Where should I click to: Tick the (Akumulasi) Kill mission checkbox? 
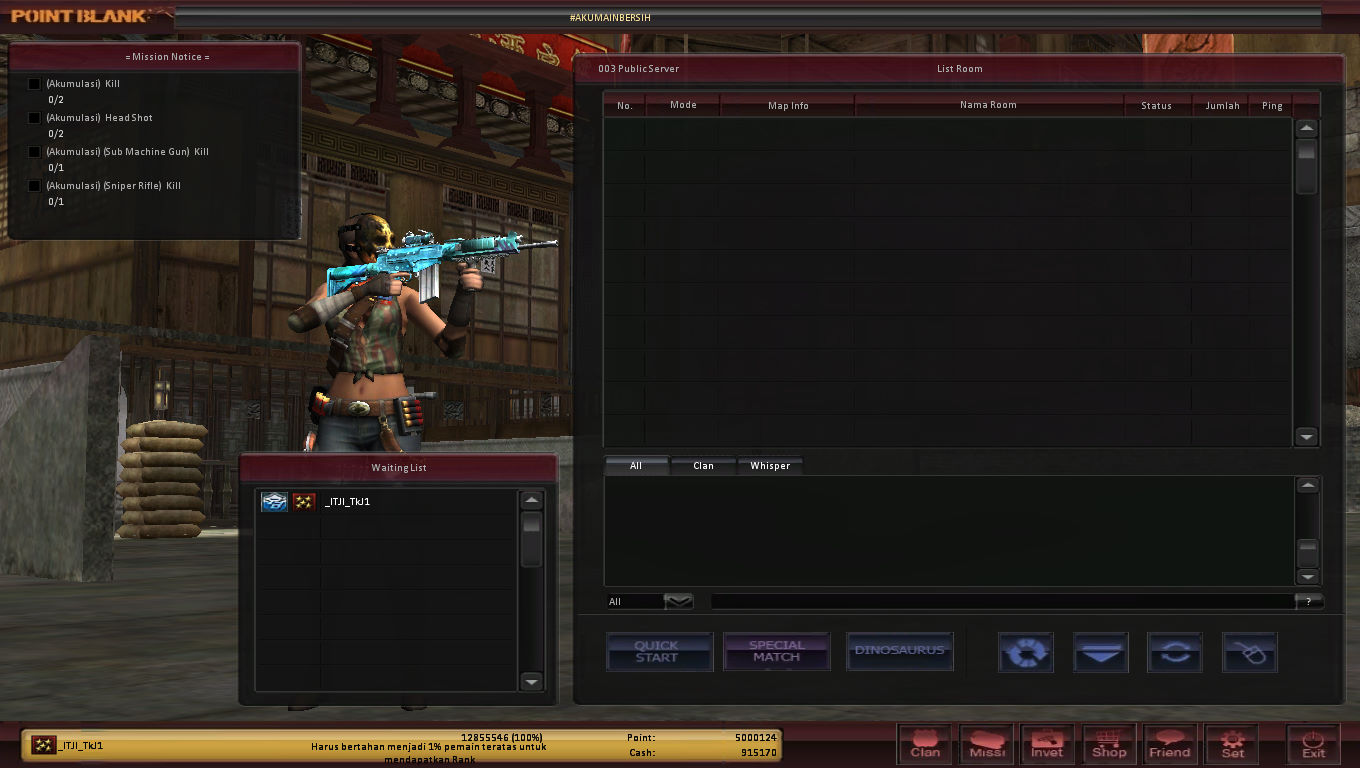(34, 84)
